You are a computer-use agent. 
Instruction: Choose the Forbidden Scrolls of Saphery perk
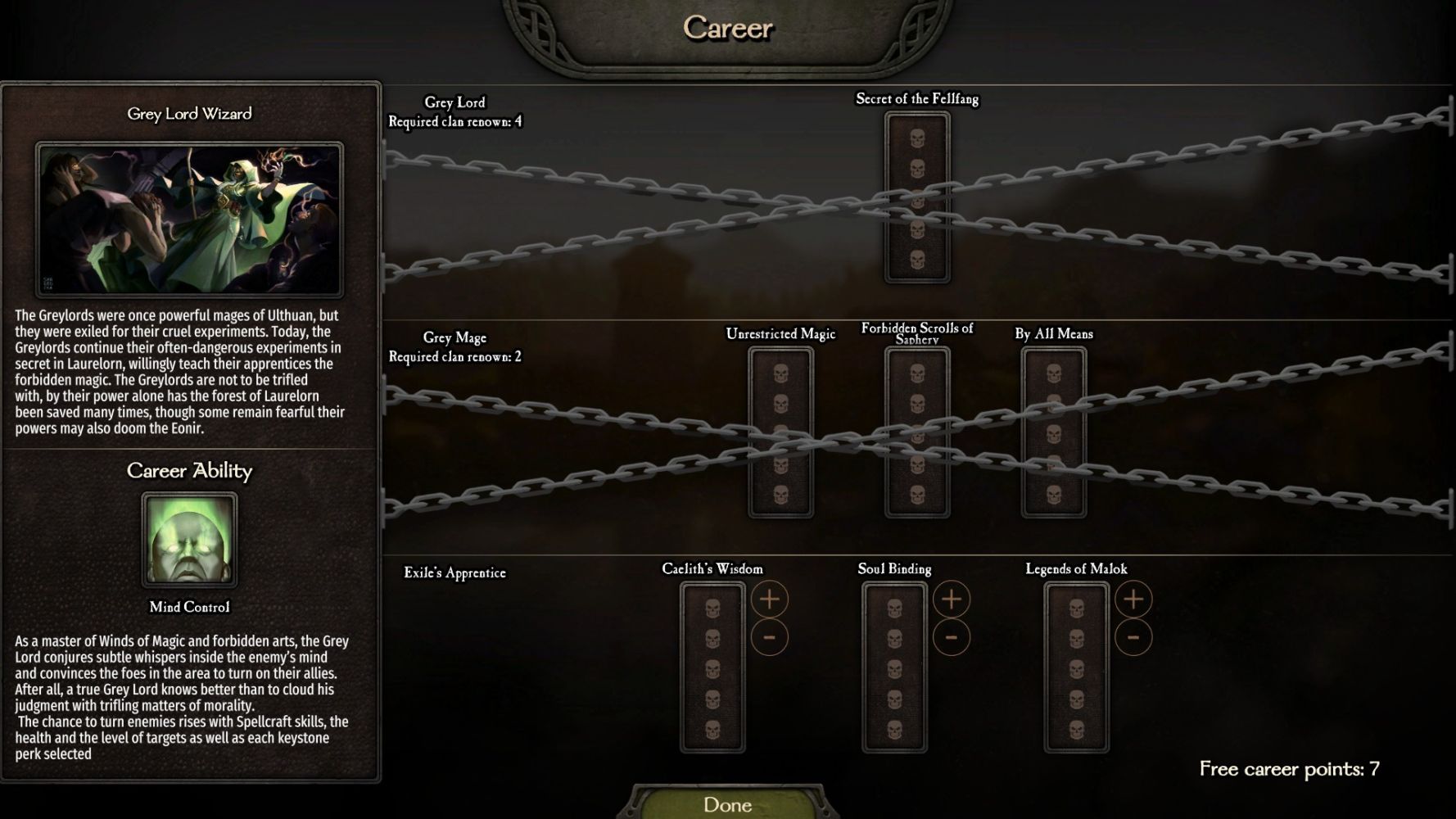[x=917, y=432]
